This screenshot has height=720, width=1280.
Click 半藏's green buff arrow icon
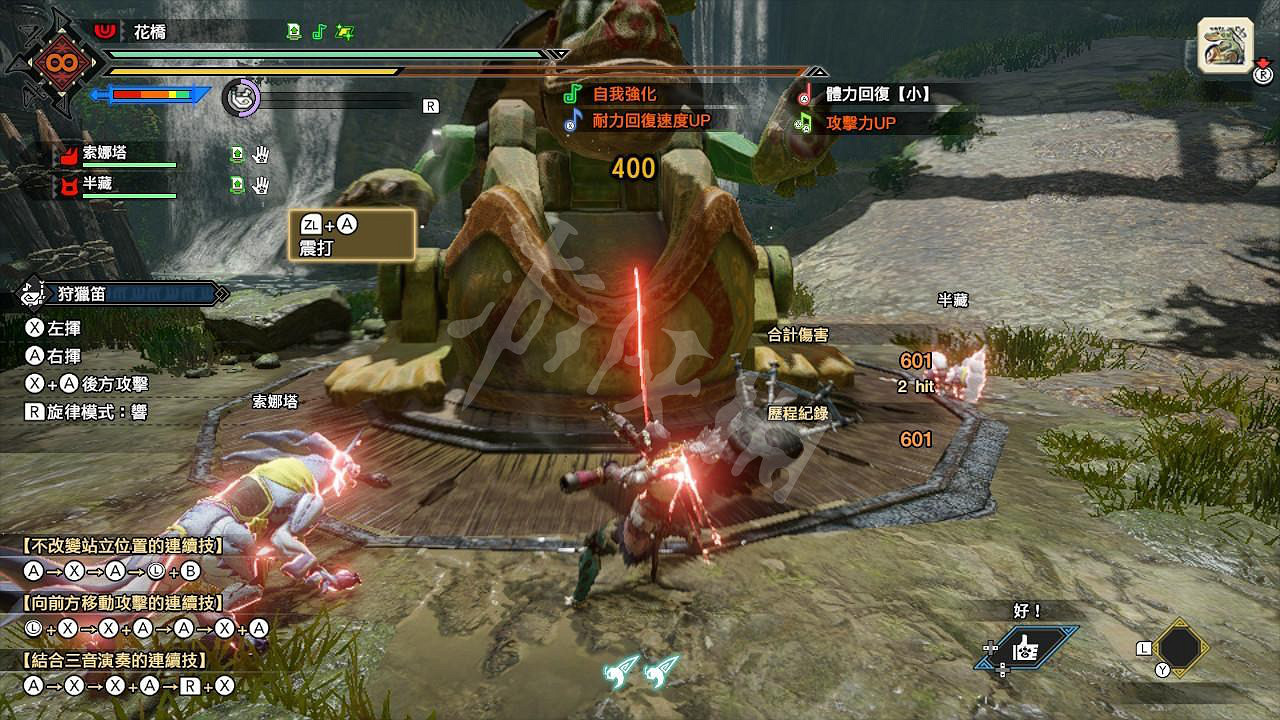tap(236, 183)
